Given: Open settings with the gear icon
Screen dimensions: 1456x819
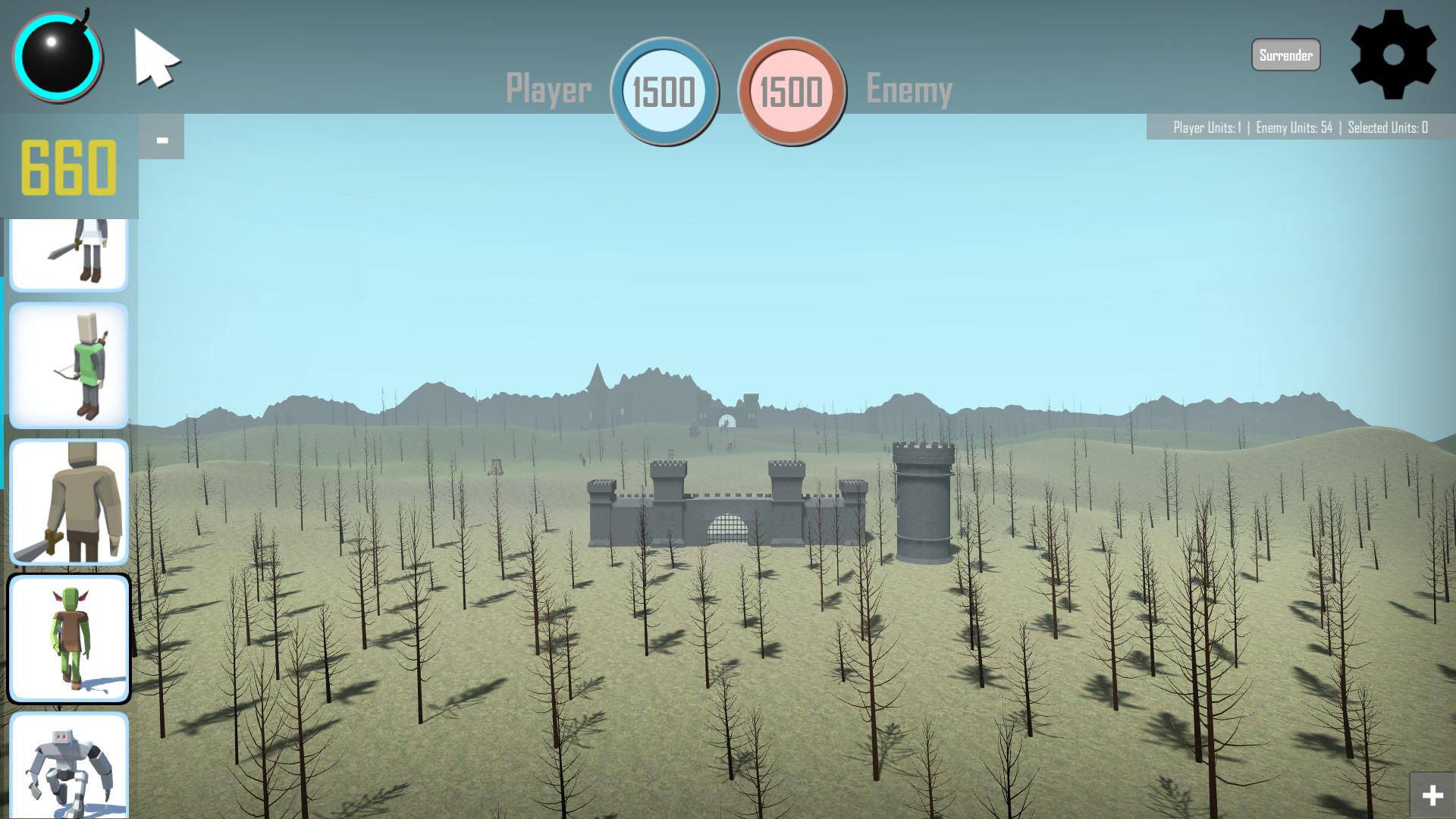Looking at the screenshot, I should pos(1393,55).
